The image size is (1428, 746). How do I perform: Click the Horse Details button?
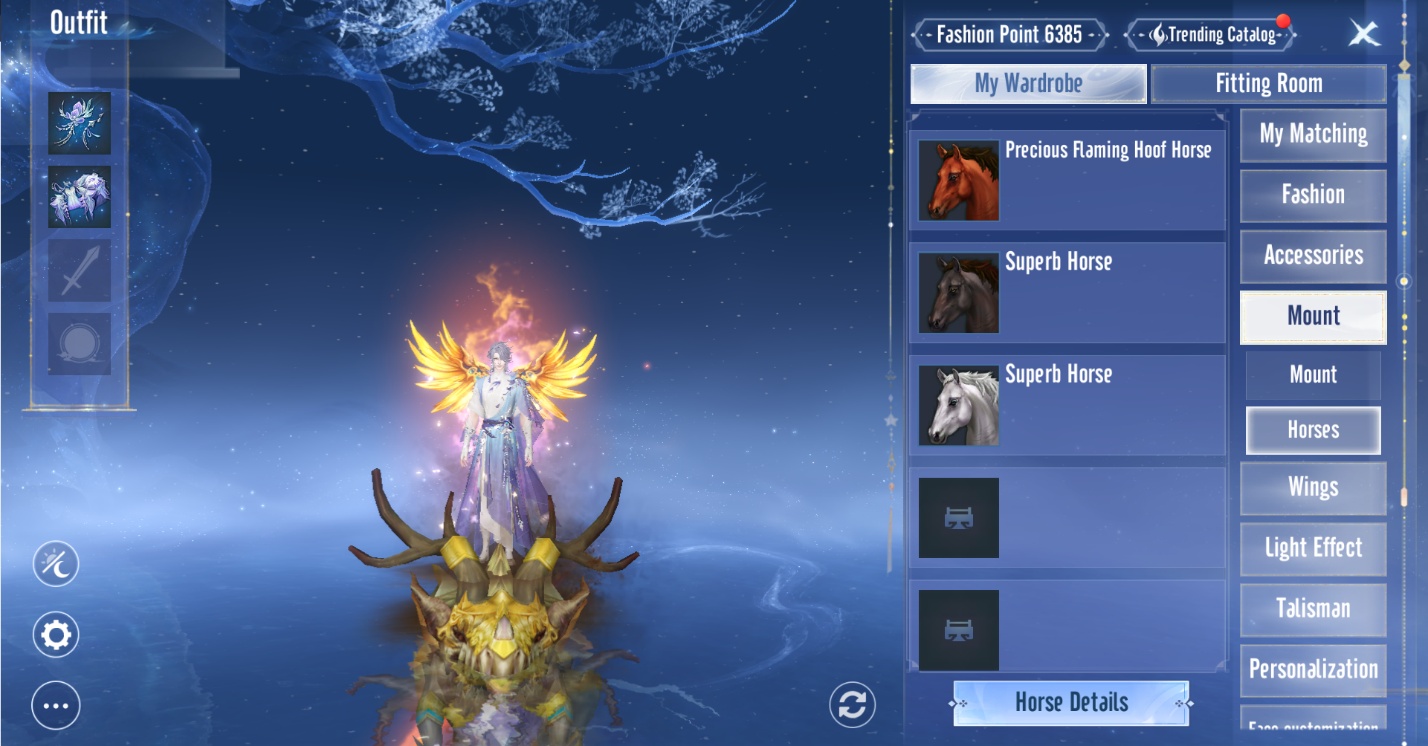(x=1071, y=703)
